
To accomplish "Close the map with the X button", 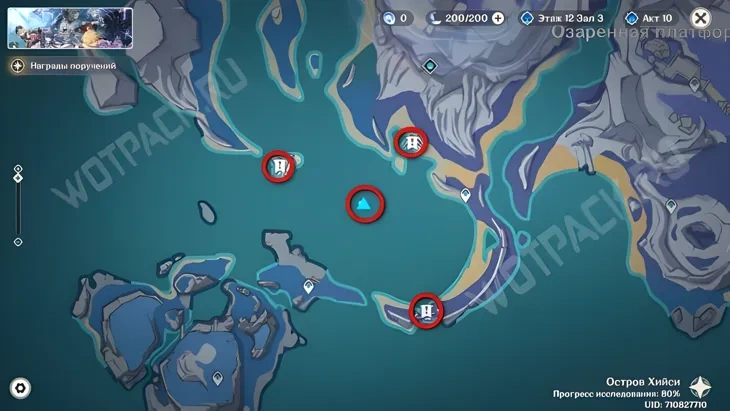I will pos(701,18).
